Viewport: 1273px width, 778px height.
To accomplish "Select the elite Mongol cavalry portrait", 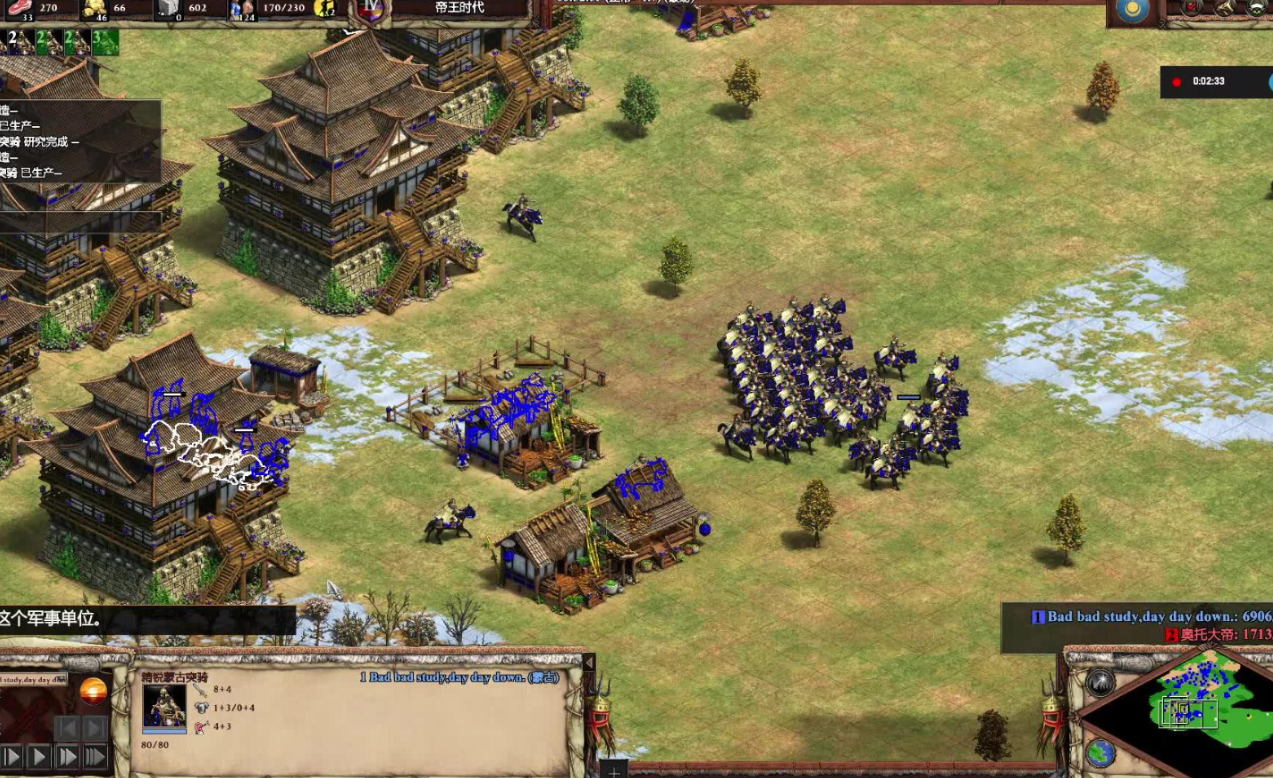I will pyautogui.click(x=164, y=707).
